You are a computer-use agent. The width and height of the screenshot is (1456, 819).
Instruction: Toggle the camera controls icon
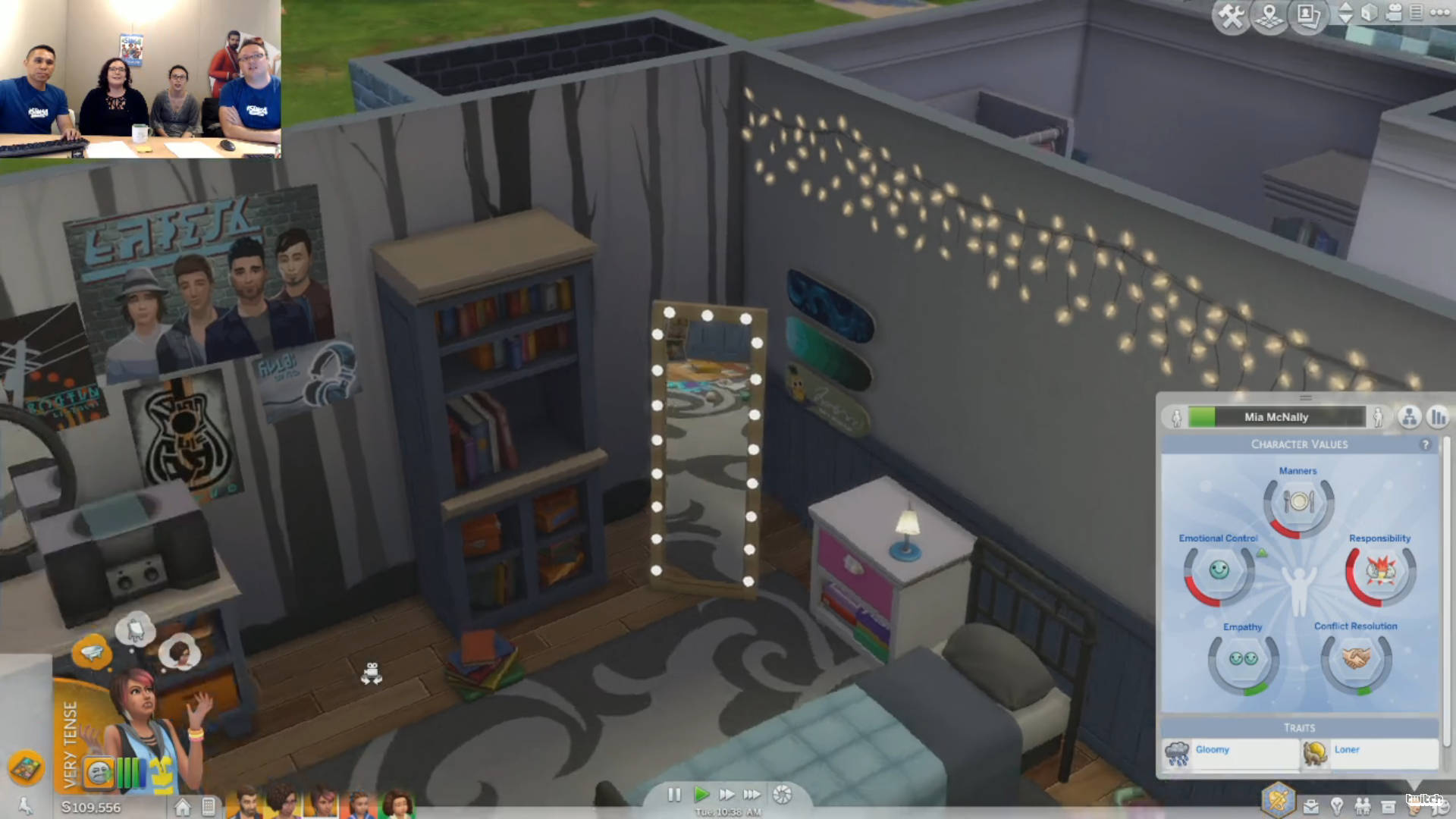[1394, 13]
